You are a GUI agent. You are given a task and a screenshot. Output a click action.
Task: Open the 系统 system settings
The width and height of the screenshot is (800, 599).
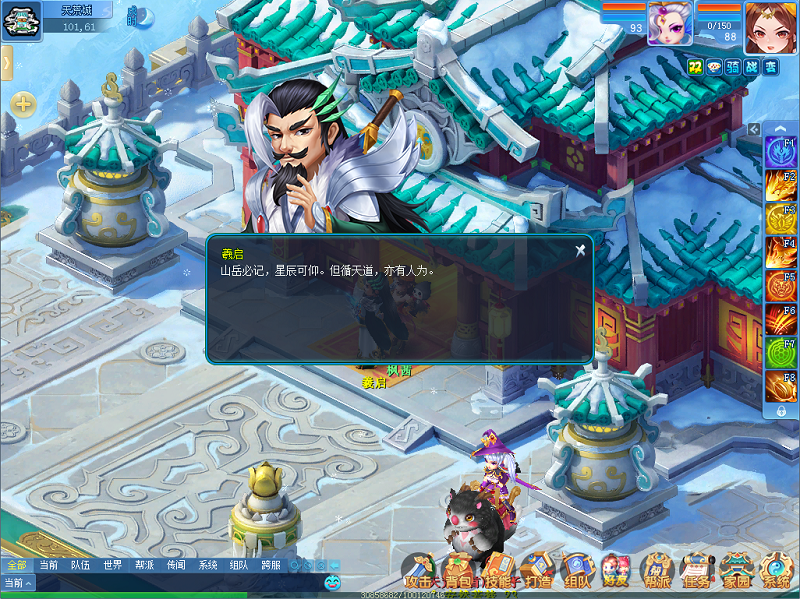[x=776, y=572]
